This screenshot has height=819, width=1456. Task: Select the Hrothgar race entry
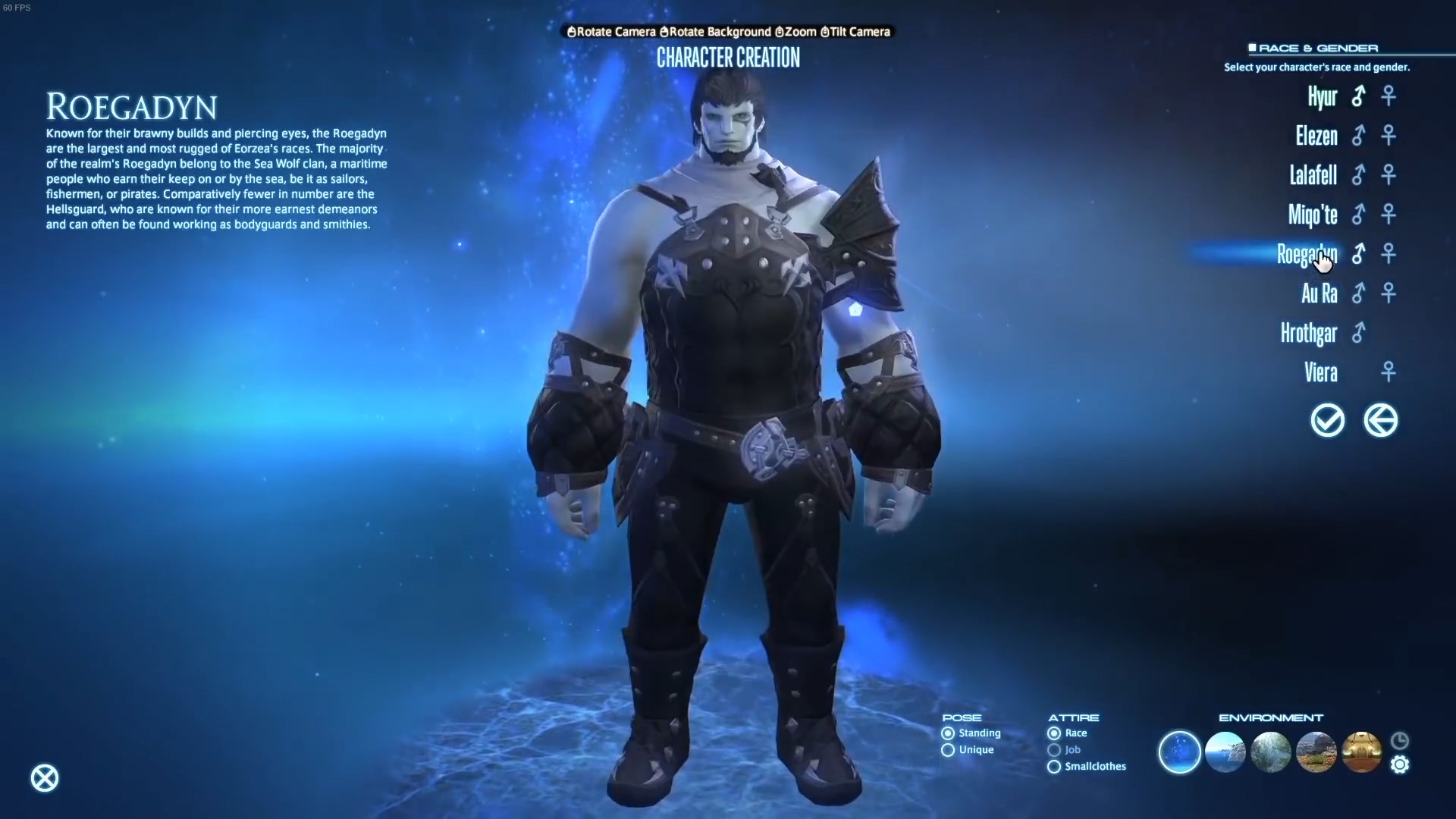[x=1310, y=333]
